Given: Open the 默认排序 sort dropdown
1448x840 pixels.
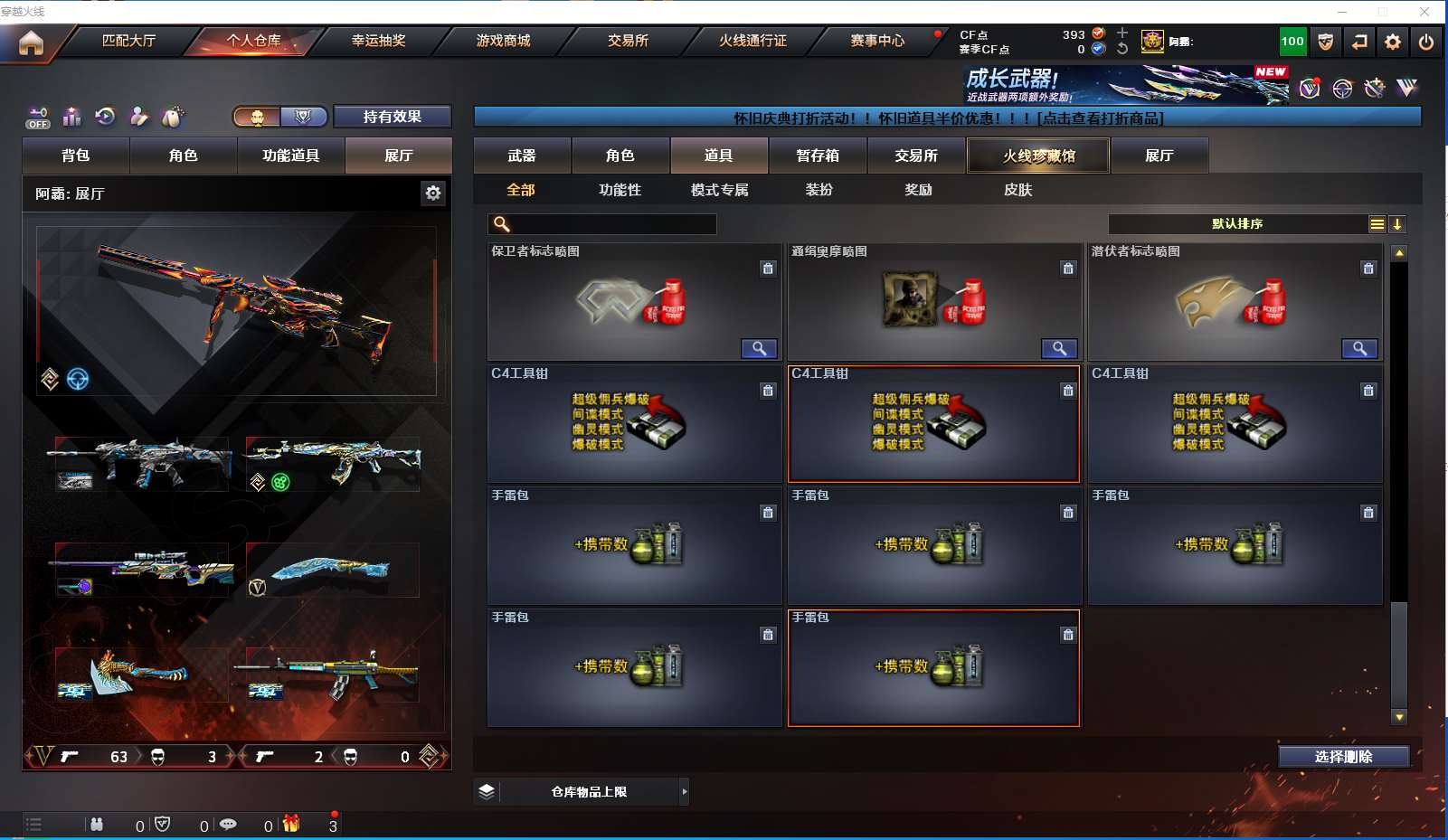Looking at the screenshot, I should tap(1237, 224).
